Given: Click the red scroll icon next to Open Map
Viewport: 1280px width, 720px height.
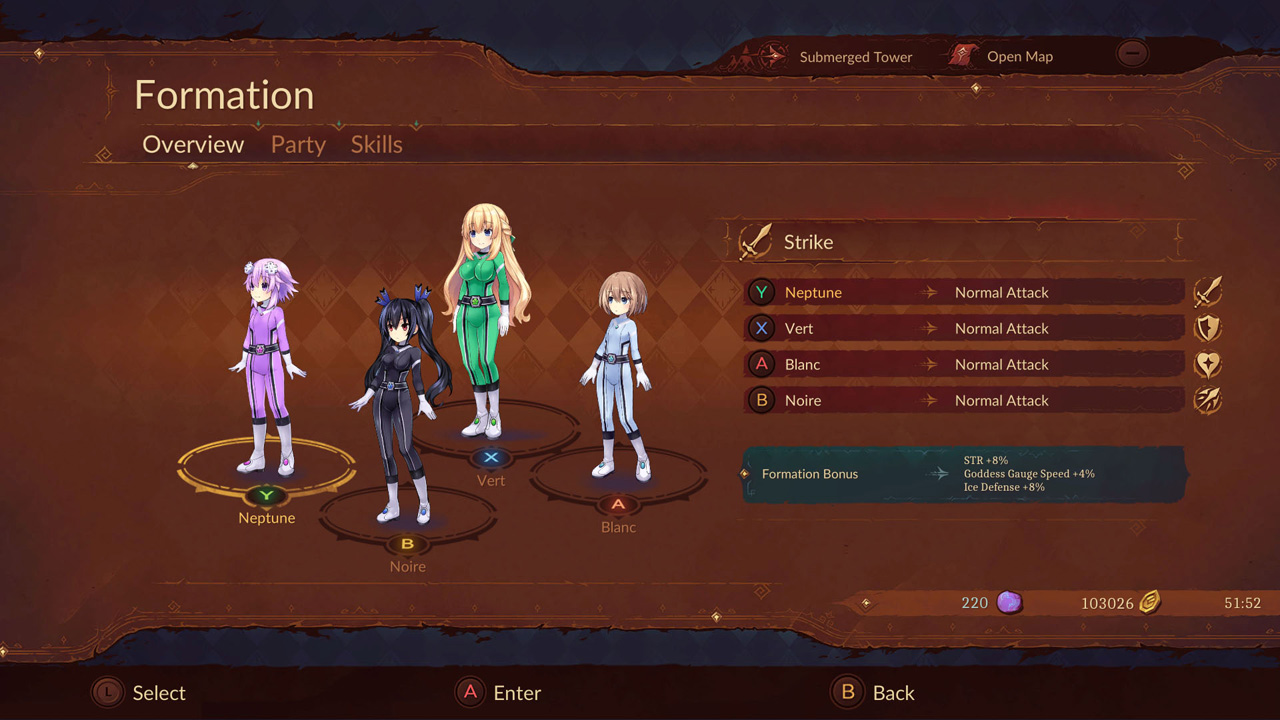Looking at the screenshot, I should 963,56.
